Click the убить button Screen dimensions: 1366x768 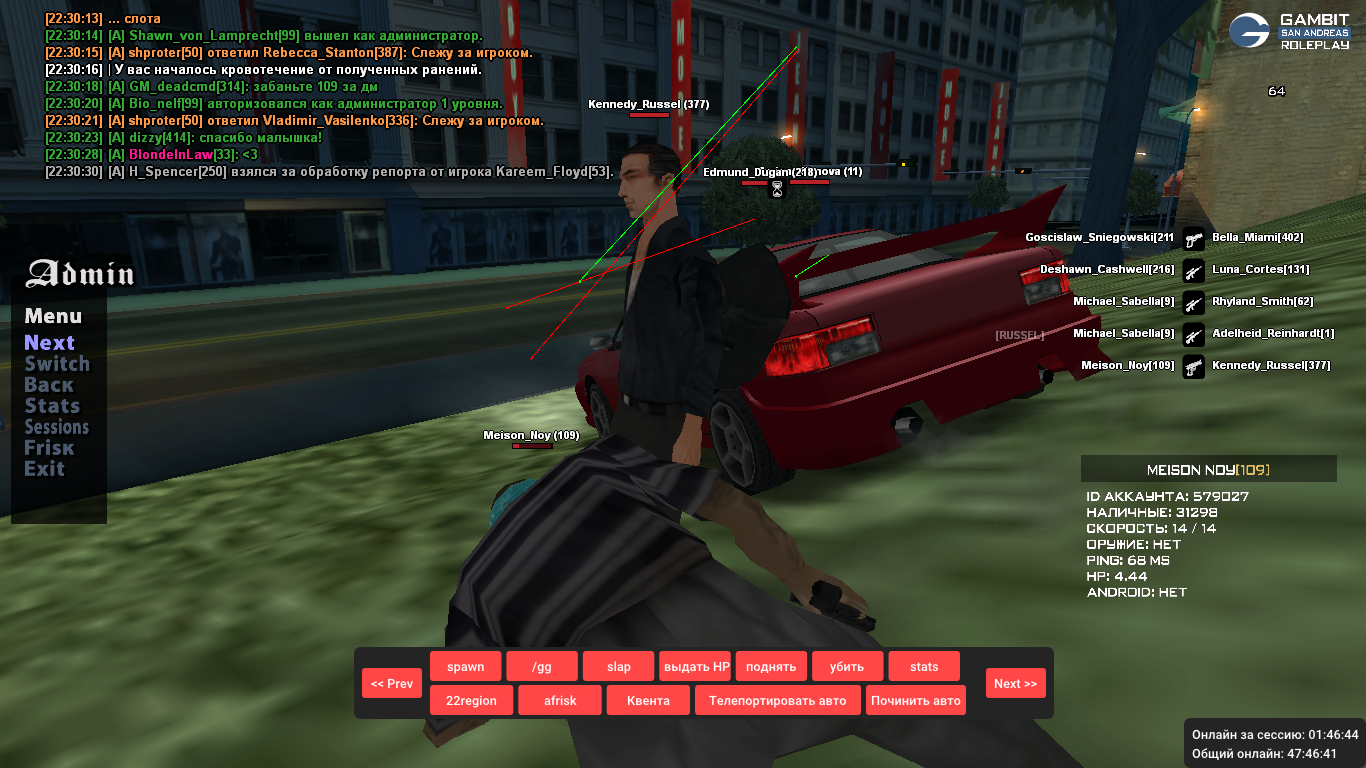click(x=847, y=667)
